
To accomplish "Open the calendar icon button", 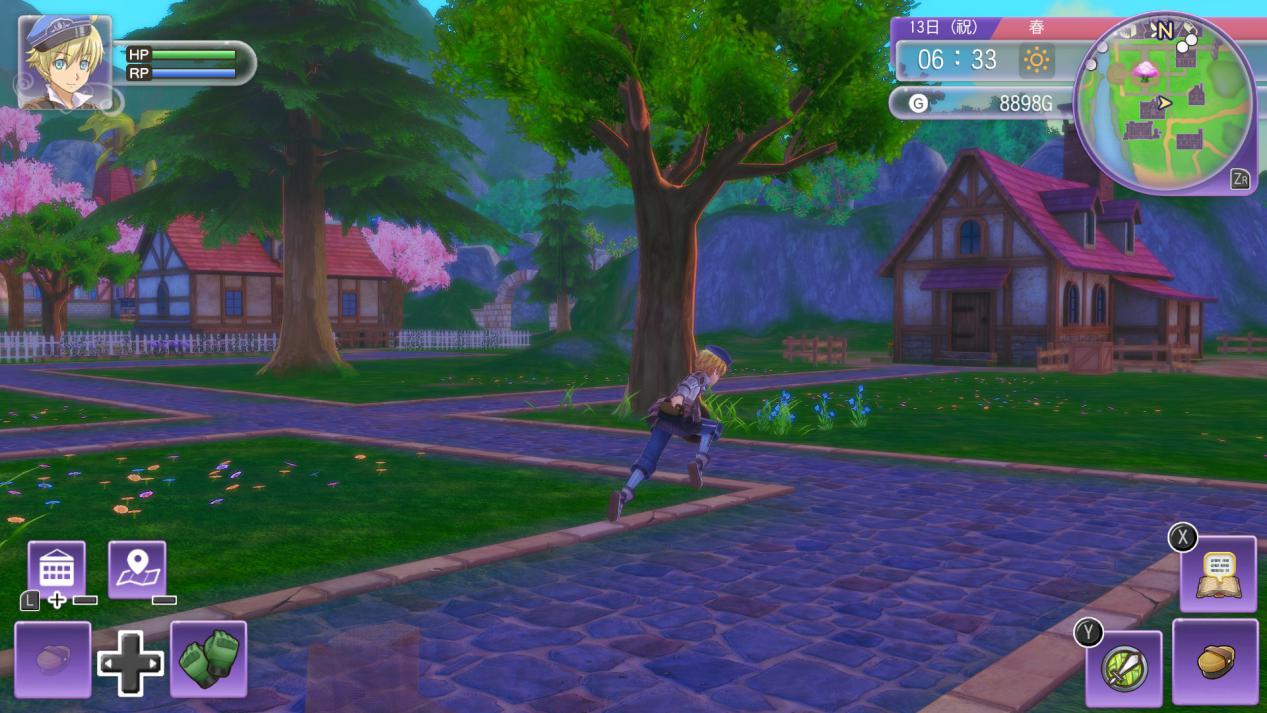I will point(56,569).
